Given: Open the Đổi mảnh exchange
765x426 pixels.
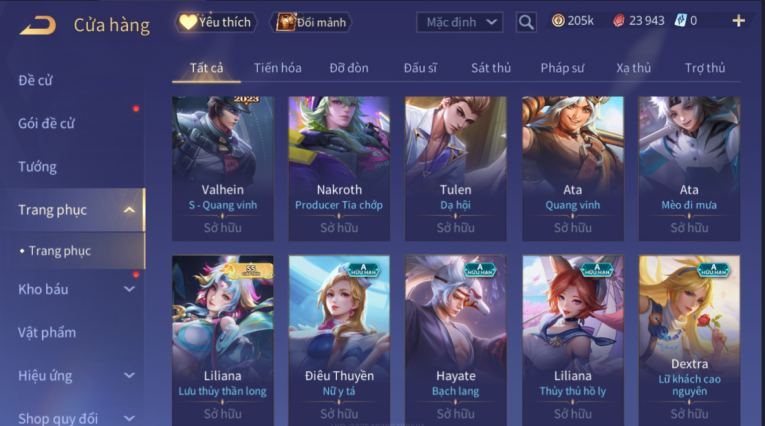Looking at the screenshot, I should (x=314, y=21).
